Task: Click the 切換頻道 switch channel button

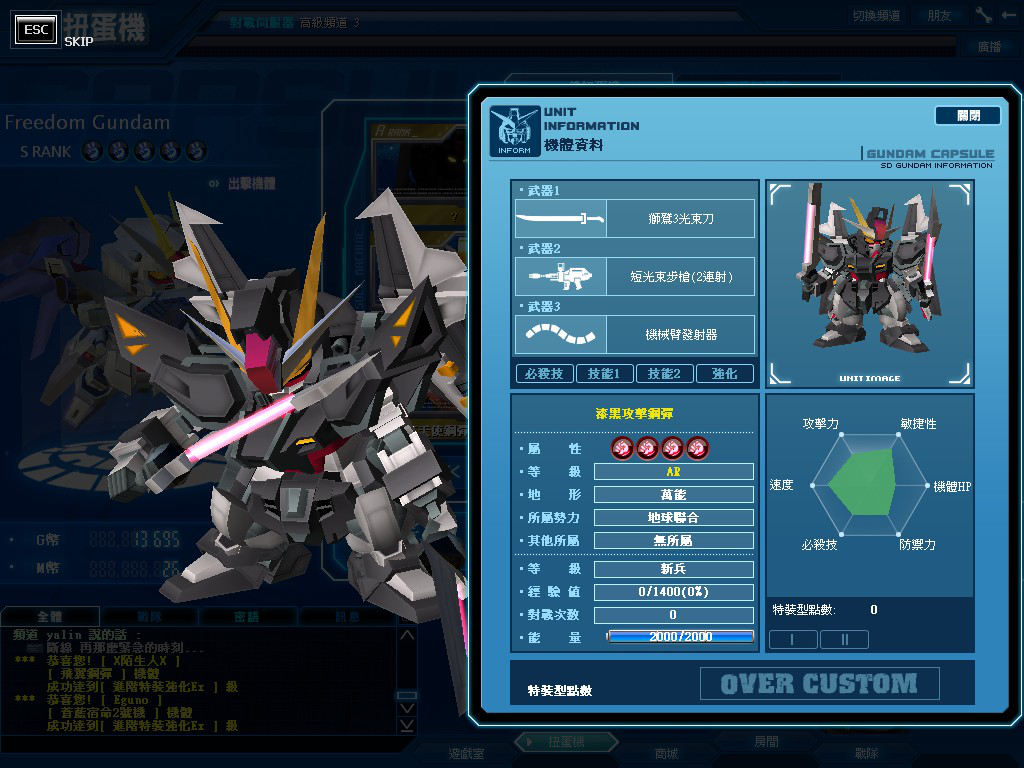Action: [876, 16]
